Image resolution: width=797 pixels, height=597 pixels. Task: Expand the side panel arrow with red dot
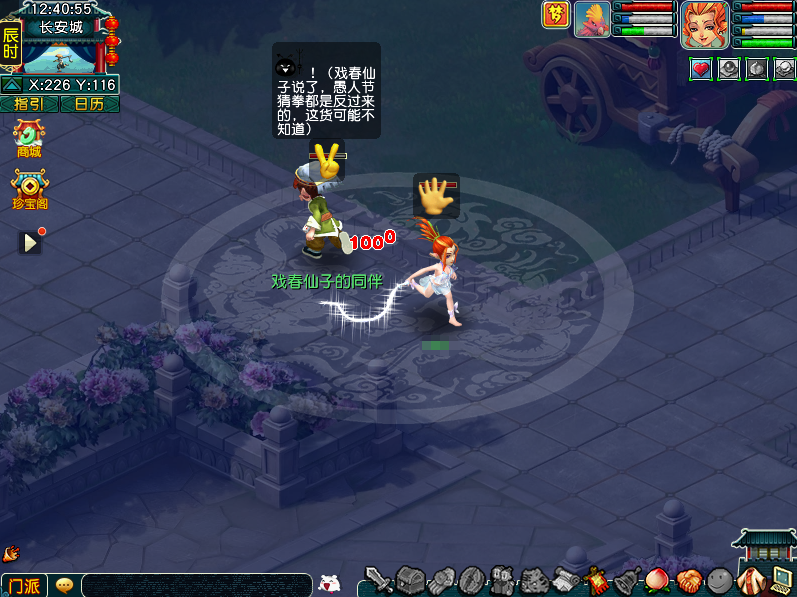coord(30,242)
